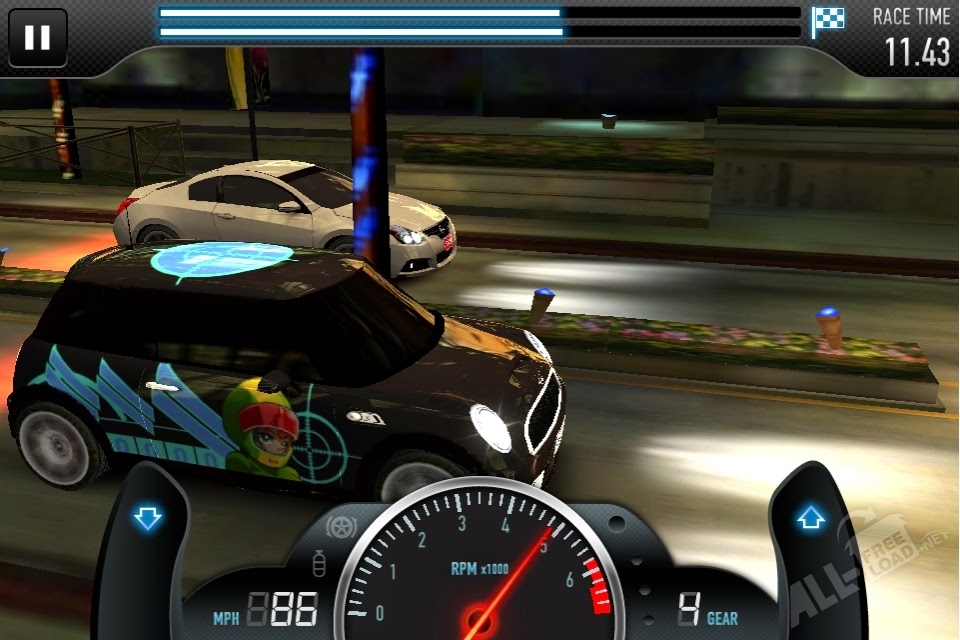Pause the race
The width and height of the screenshot is (960, 640).
pyautogui.click(x=37, y=37)
